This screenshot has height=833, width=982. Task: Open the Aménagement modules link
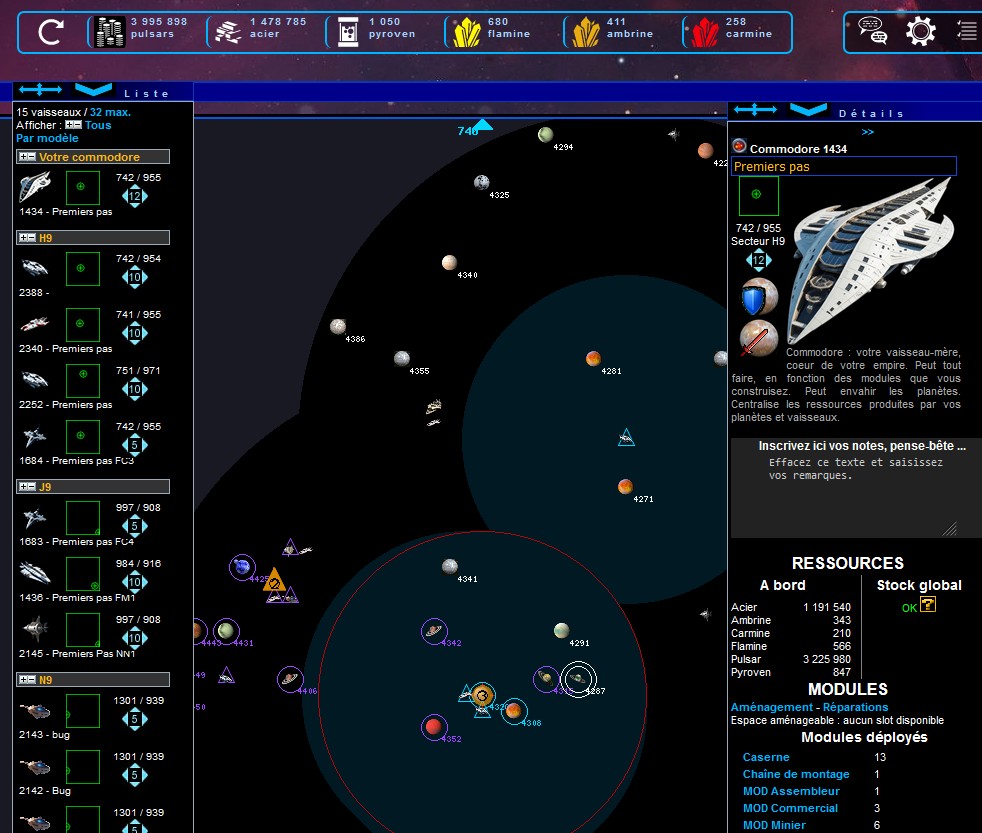click(771, 707)
